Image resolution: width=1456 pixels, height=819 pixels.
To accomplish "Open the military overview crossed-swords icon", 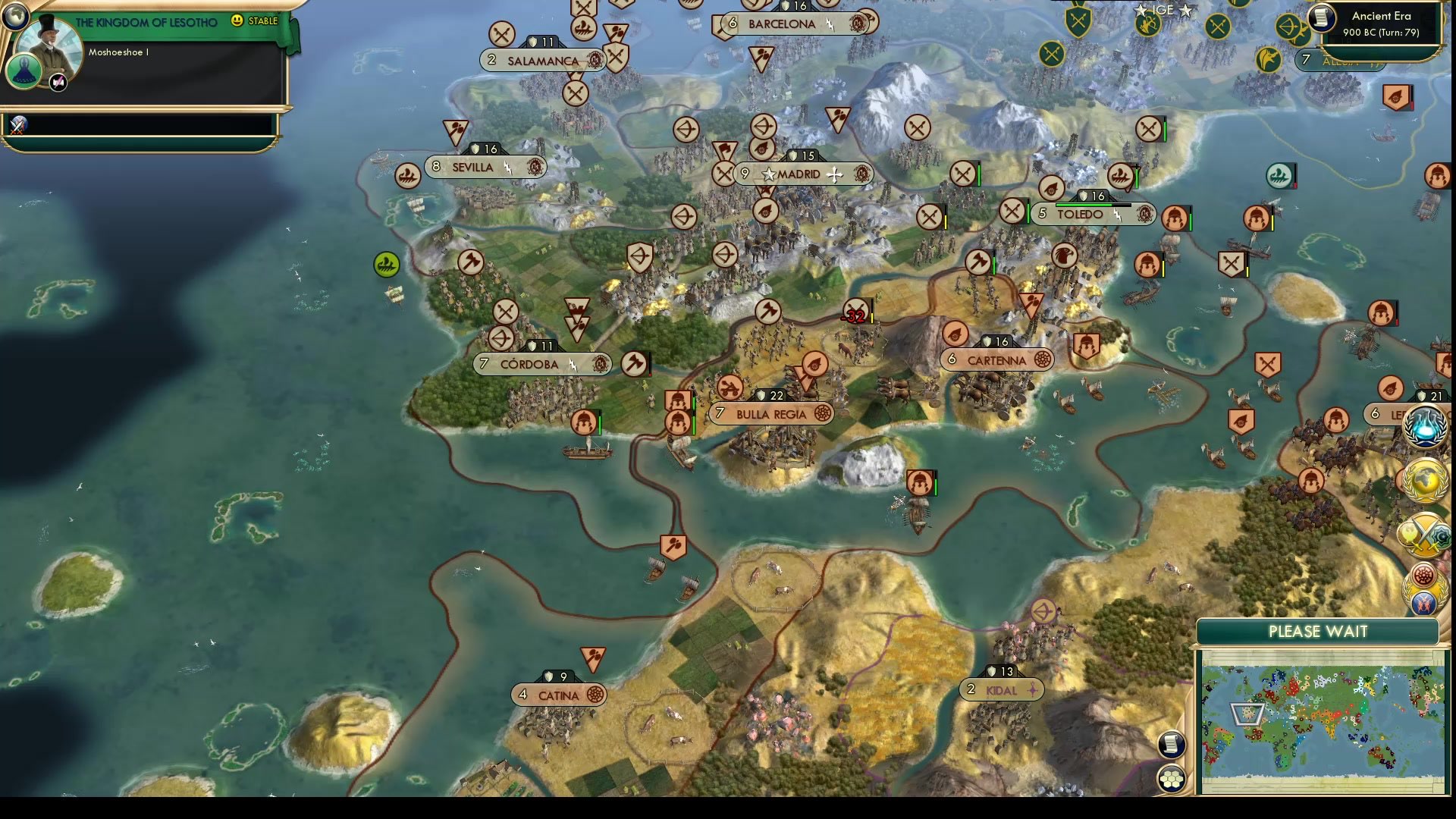I will [x=1424, y=535].
